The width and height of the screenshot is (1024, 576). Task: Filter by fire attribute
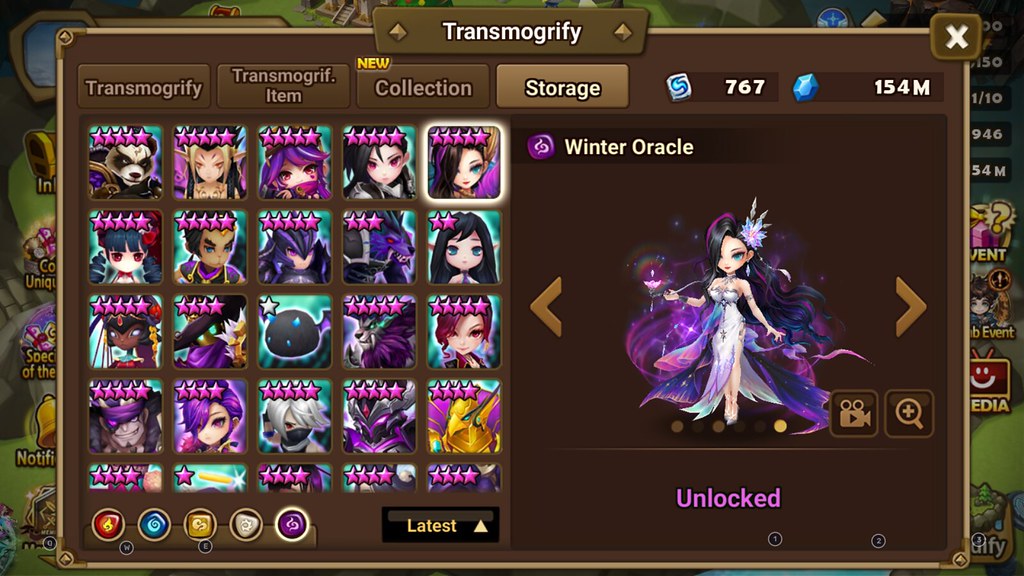108,524
